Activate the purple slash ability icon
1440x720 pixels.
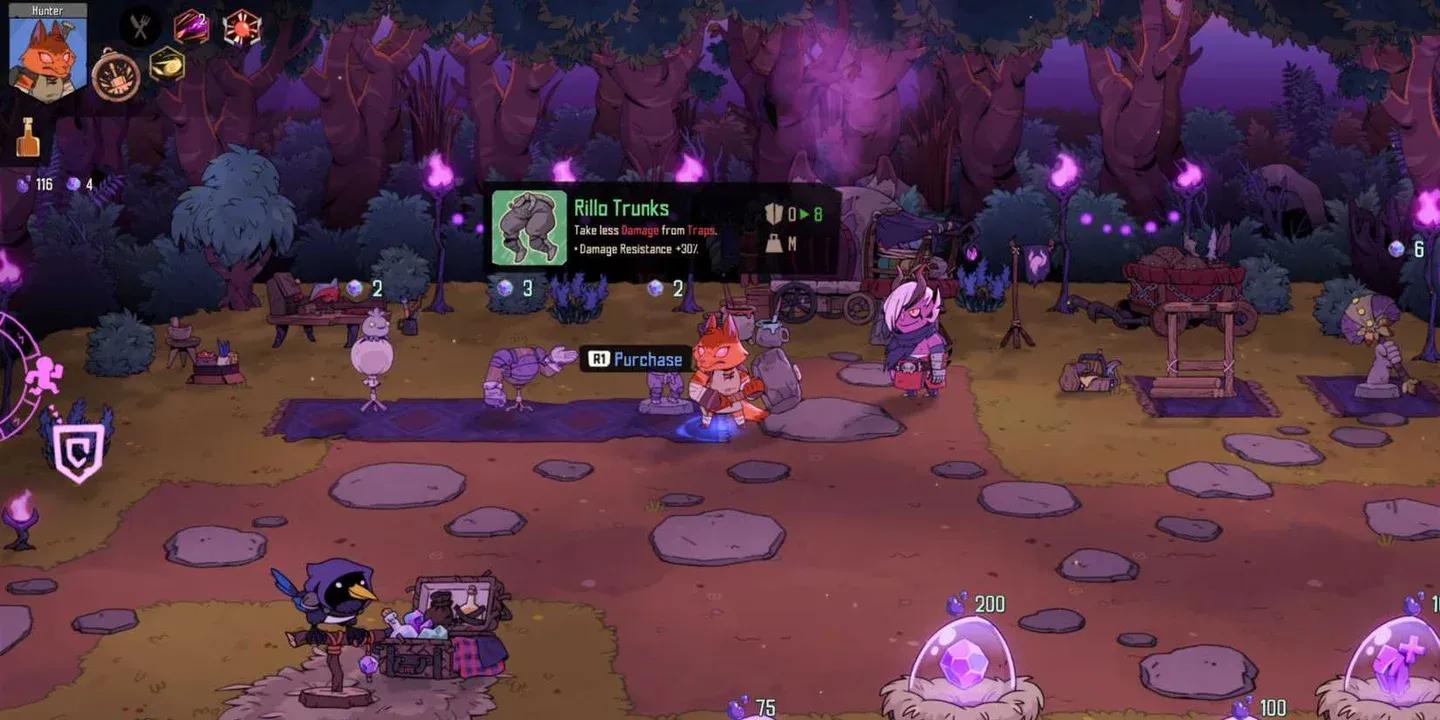pos(191,27)
